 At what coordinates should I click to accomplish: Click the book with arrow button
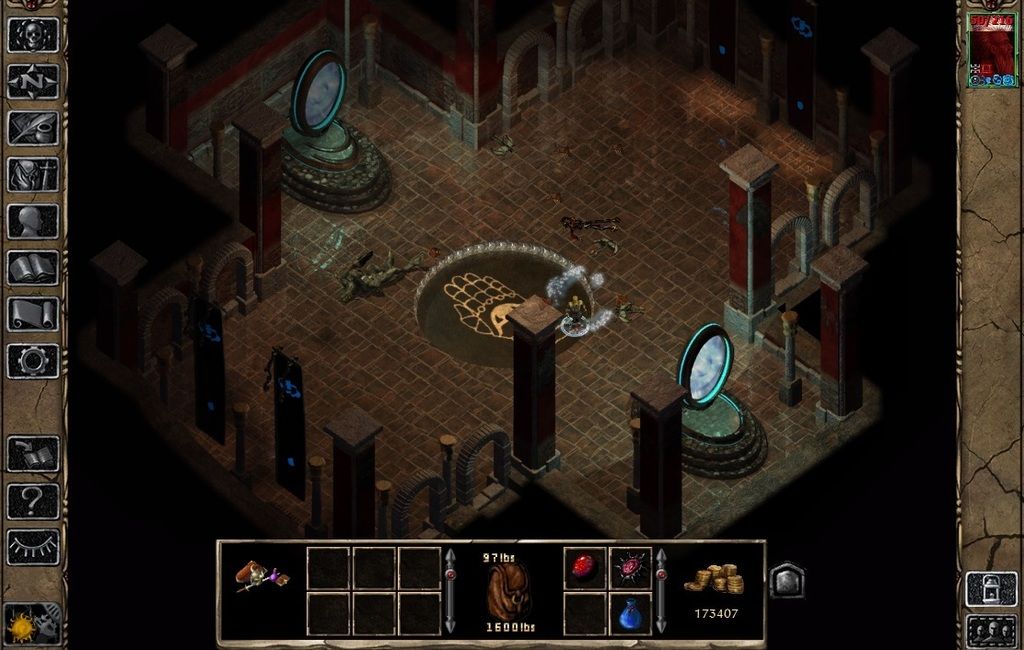(33, 454)
